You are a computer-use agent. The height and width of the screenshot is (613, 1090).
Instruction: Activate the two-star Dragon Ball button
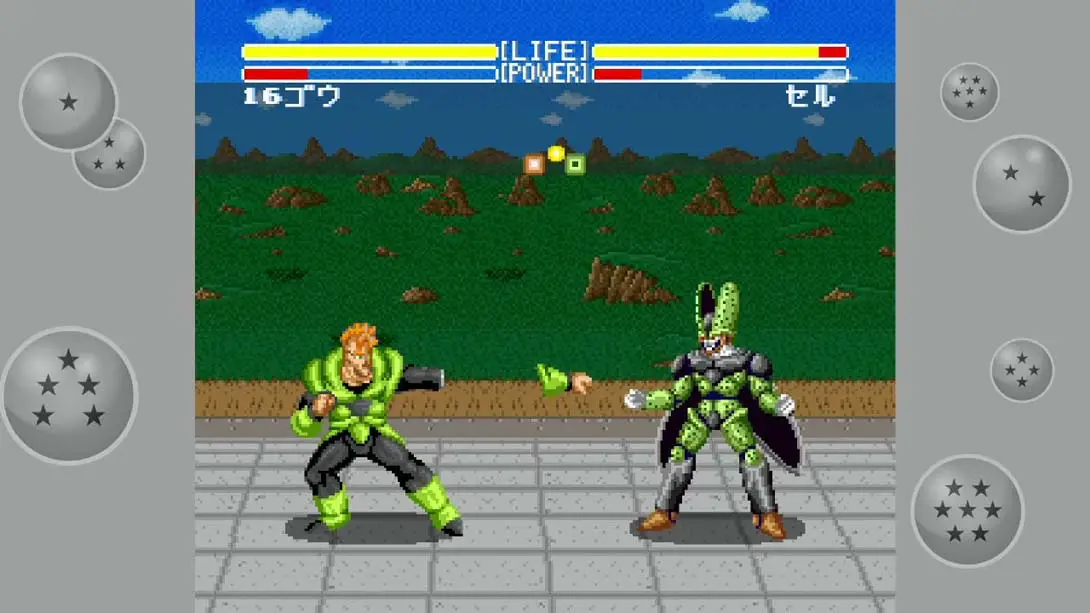(x=1021, y=184)
